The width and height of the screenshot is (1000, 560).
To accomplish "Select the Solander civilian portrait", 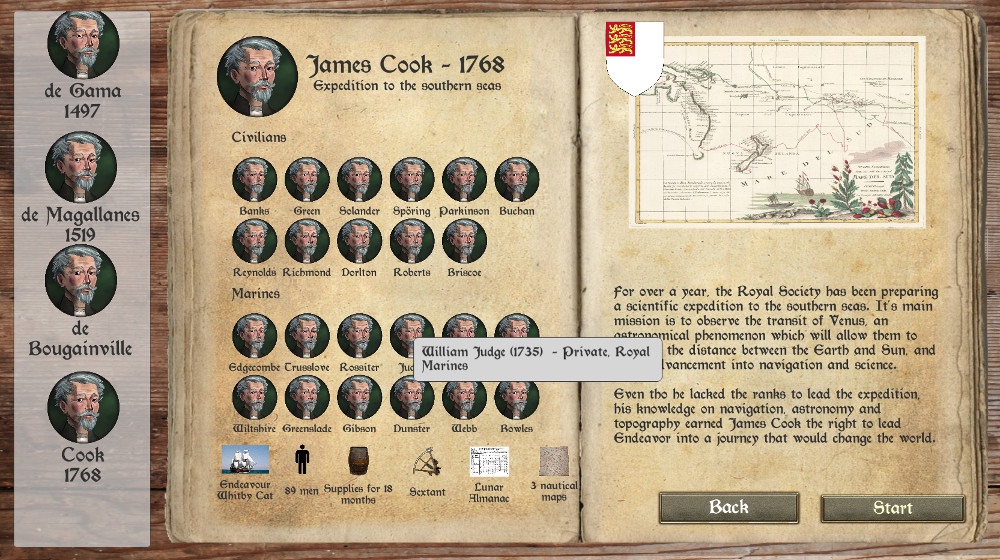I will 359,180.
